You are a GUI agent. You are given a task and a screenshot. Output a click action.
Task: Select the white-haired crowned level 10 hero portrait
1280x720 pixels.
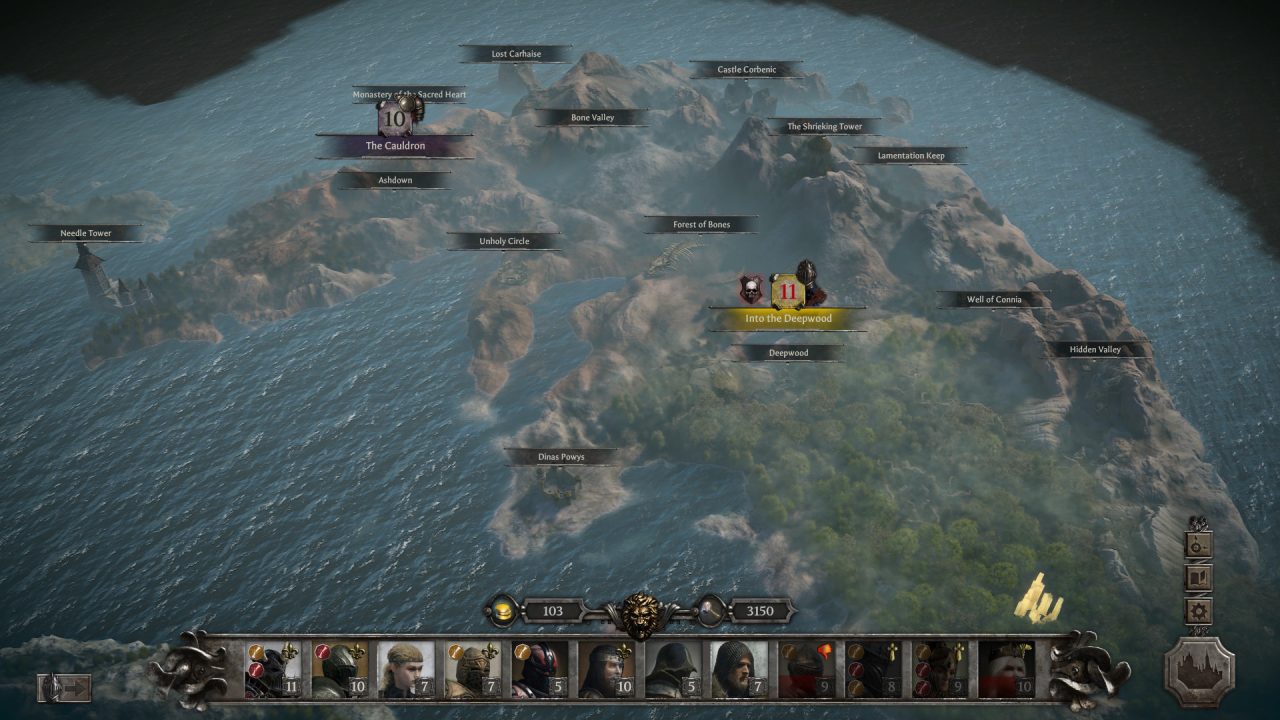(x=1005, y=669)
